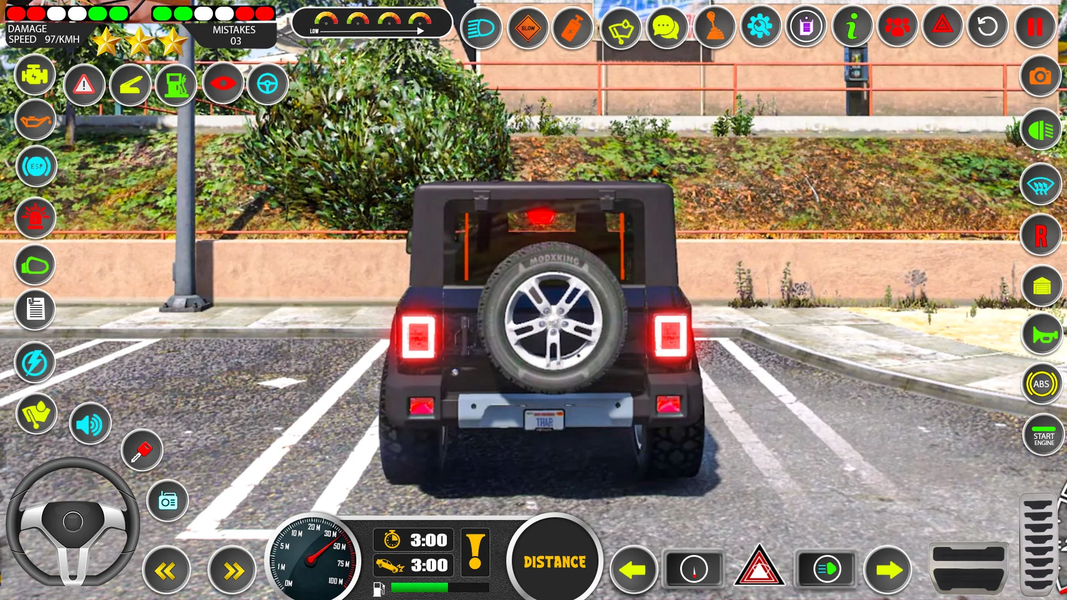Pause the game with the red pause button
Screen dimensions: 1067x600
(x=1036, y=26)
